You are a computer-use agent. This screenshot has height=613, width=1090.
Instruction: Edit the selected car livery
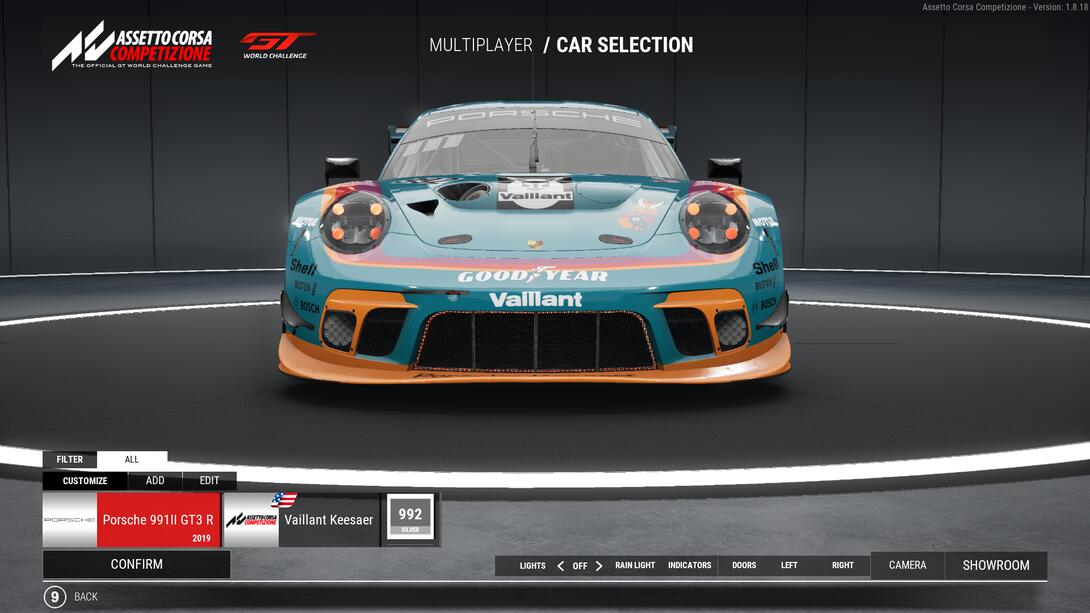coord(209,481)
